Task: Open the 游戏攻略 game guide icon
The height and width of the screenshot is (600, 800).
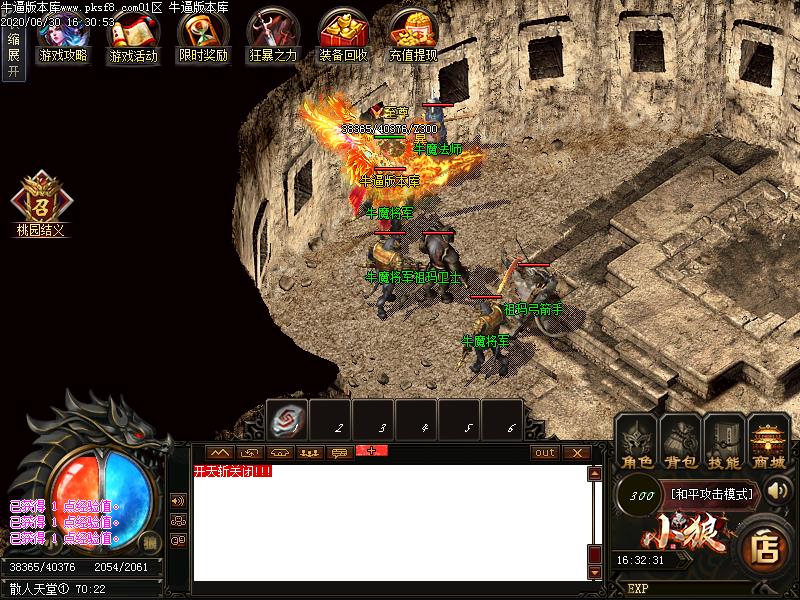Action: click(x=62, y=35)
